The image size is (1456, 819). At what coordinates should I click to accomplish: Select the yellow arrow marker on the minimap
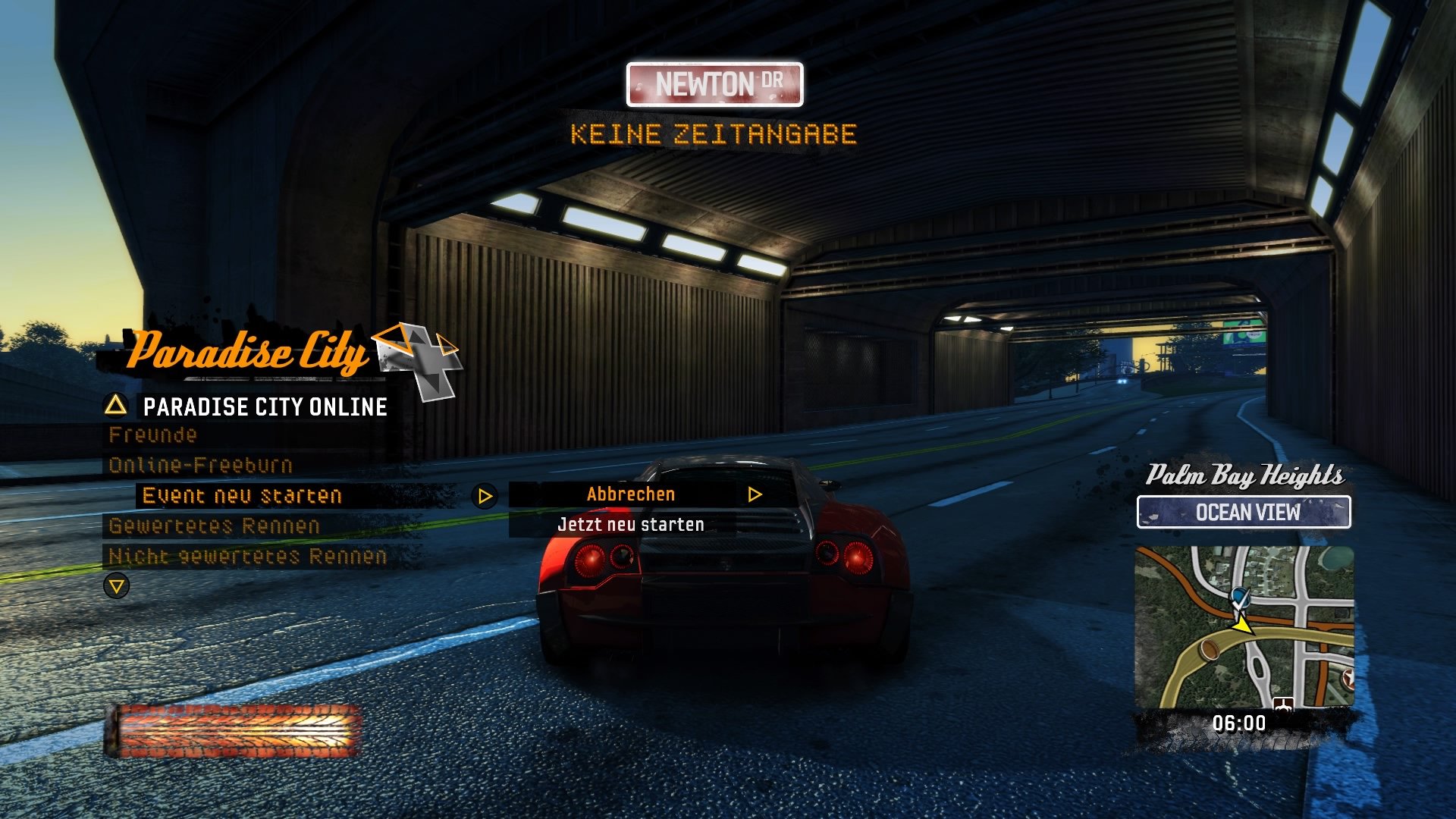point(1243,627)
